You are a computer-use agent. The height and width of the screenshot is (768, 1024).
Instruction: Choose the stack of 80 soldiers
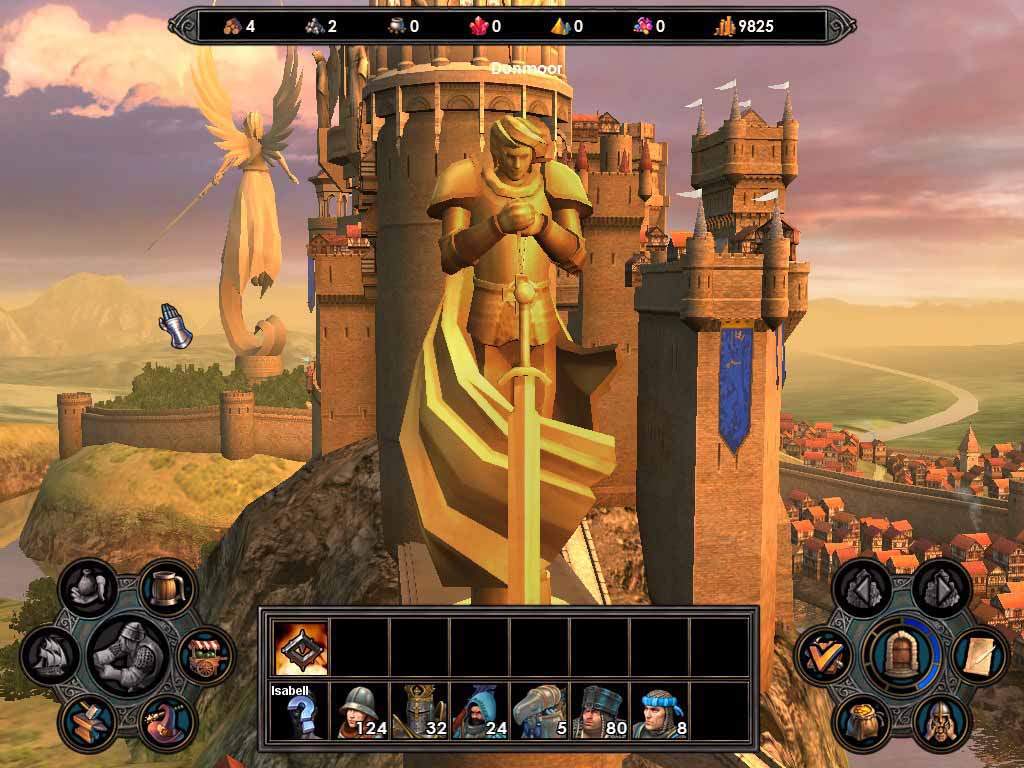tap(600, 712)
